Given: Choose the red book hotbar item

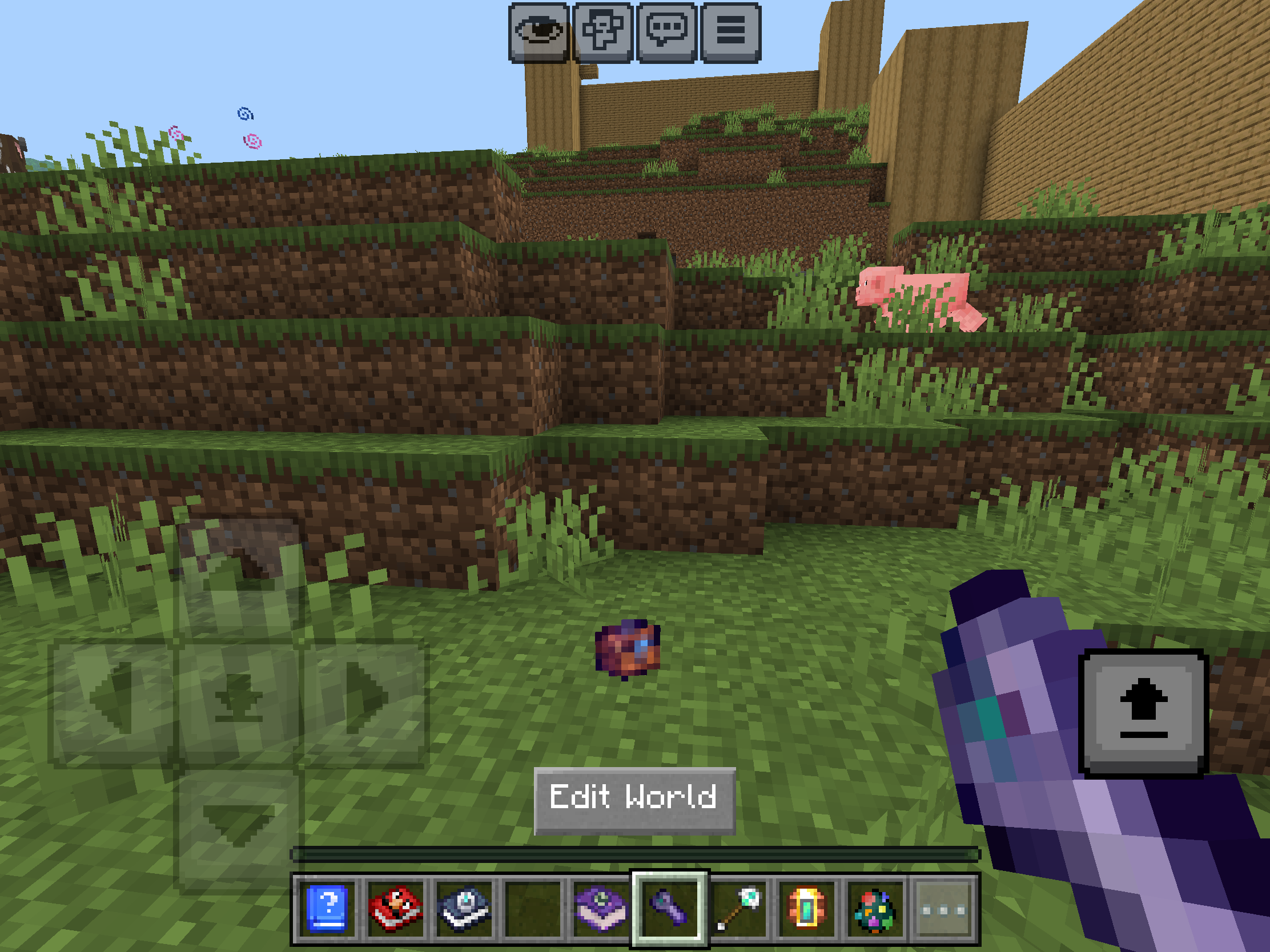Looking at the screenshot, I should 396,909.
